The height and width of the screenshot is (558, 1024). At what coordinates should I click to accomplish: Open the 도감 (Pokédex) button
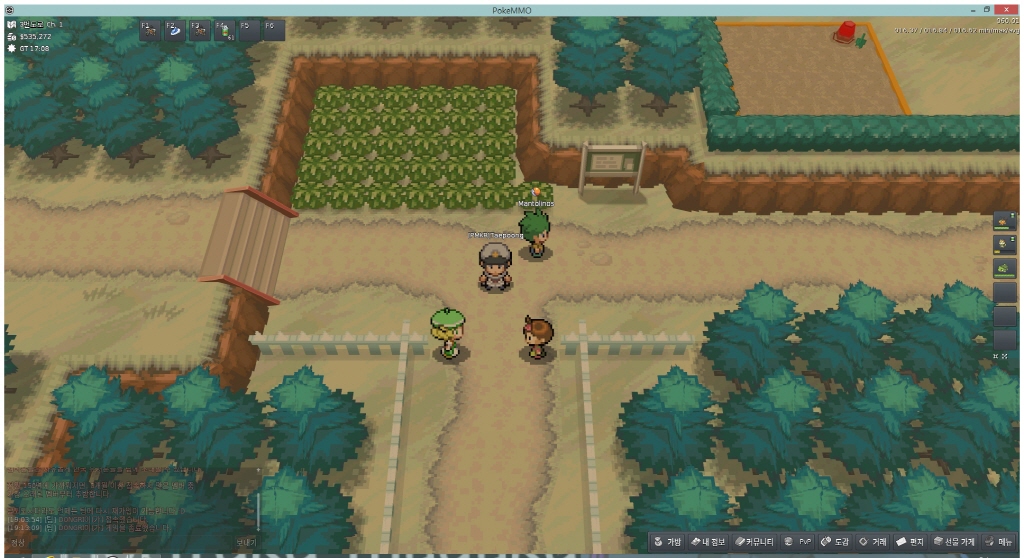pos(835,542)
